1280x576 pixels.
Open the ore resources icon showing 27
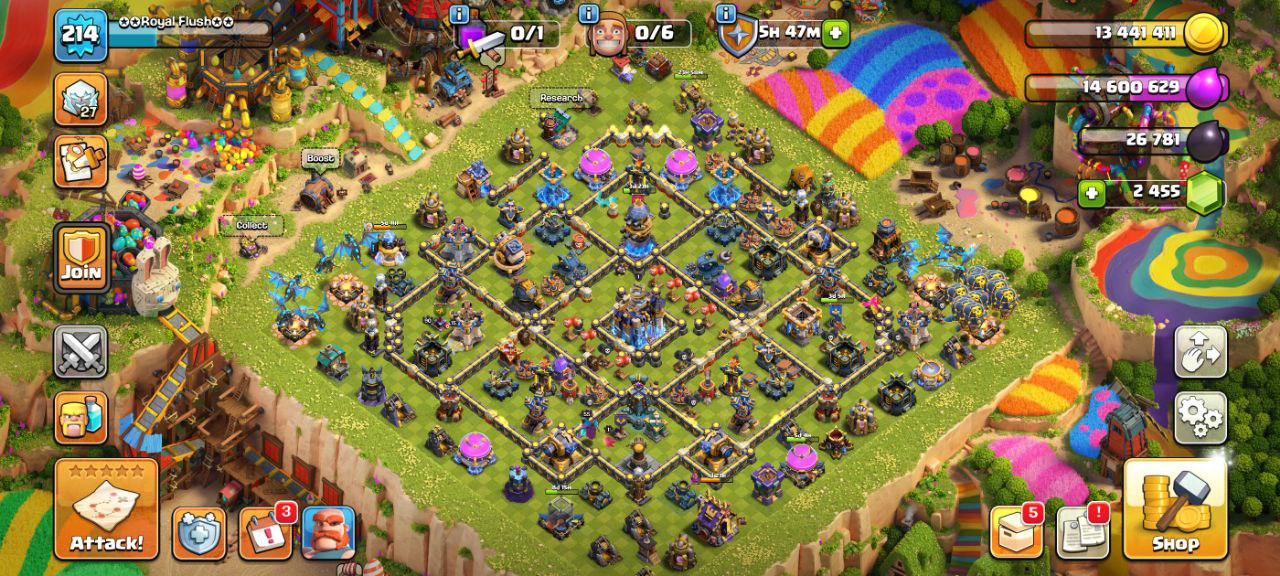81,98
